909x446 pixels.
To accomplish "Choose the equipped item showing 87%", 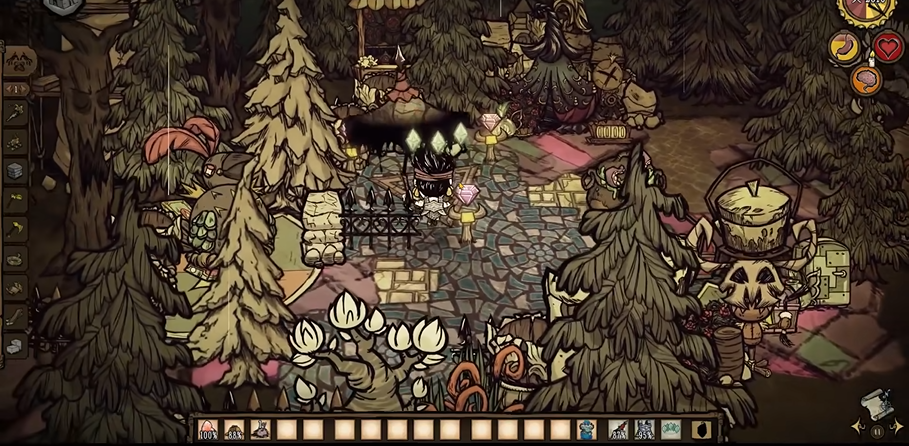I will click(619, 430).
